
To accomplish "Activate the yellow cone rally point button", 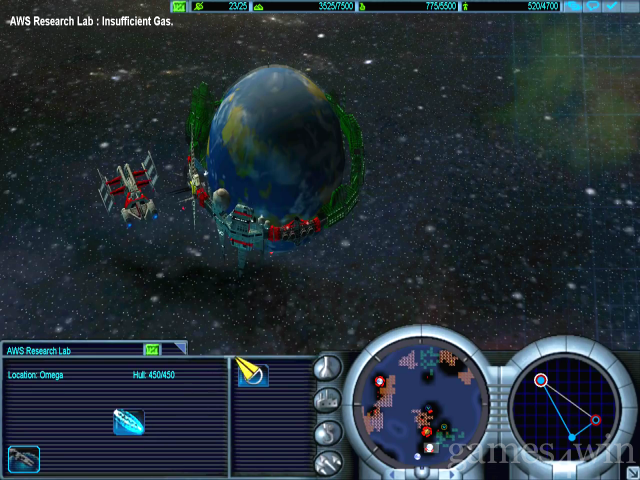I will [x=252, y=373].
